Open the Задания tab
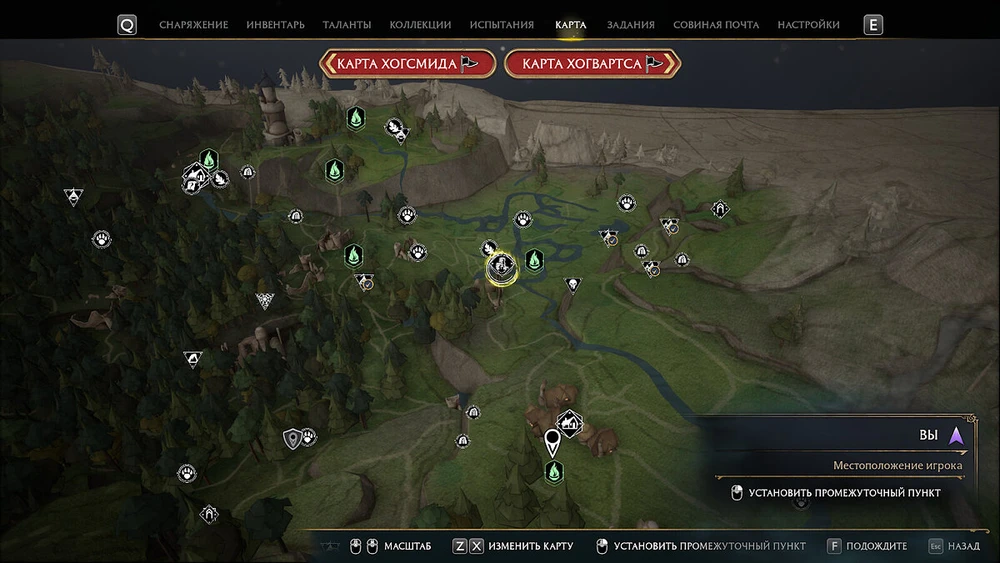Screen dimensions: 1000x563 click(x=630, y=25)
